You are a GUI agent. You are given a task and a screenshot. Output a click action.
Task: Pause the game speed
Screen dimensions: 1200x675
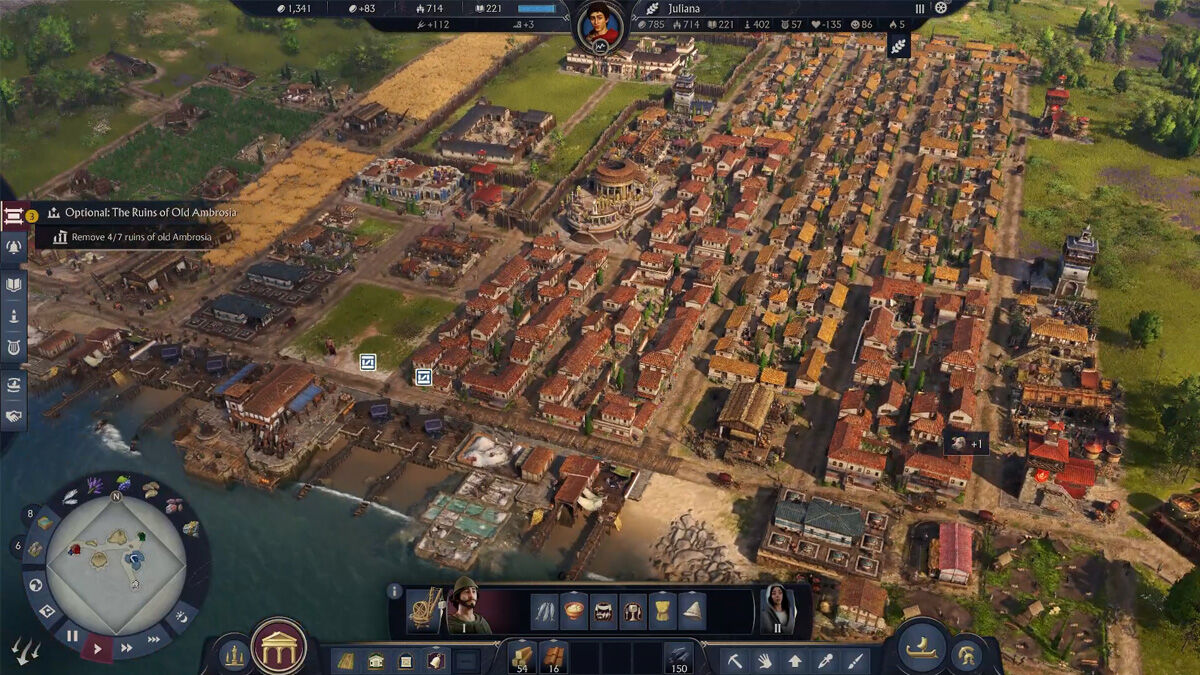pos(72,635)
